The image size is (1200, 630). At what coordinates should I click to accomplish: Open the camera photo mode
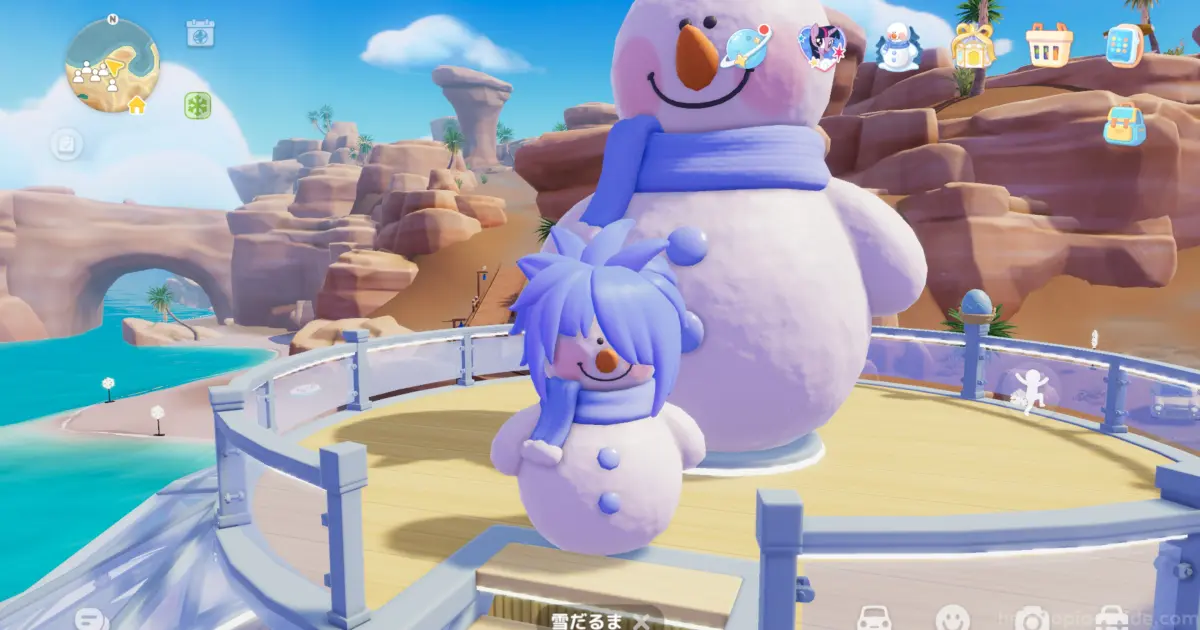click(1030, 619)
